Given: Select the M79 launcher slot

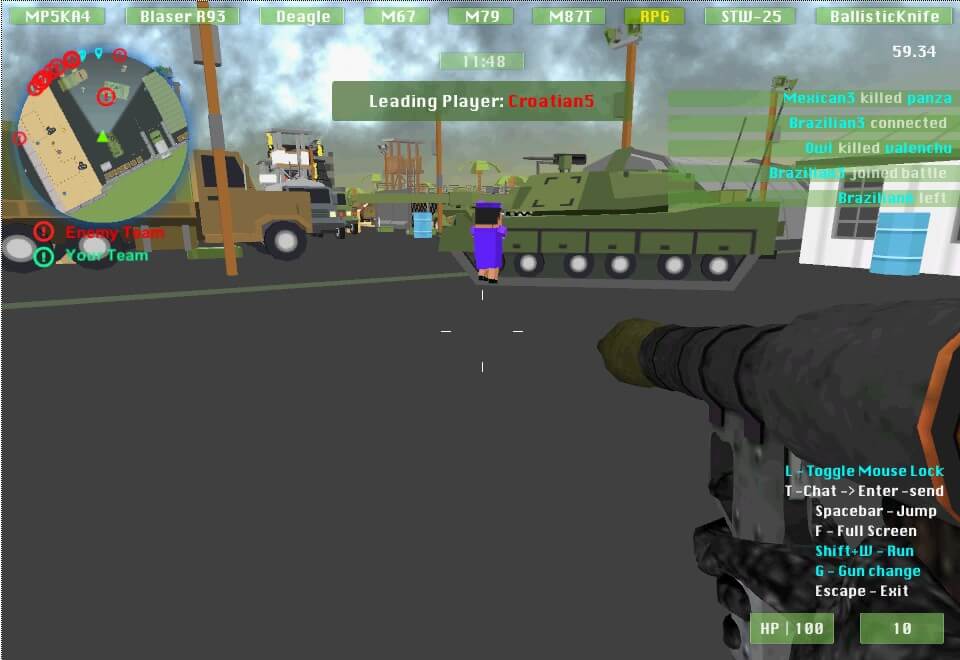Looking at the screenshot, I should (x=481, y=16).
